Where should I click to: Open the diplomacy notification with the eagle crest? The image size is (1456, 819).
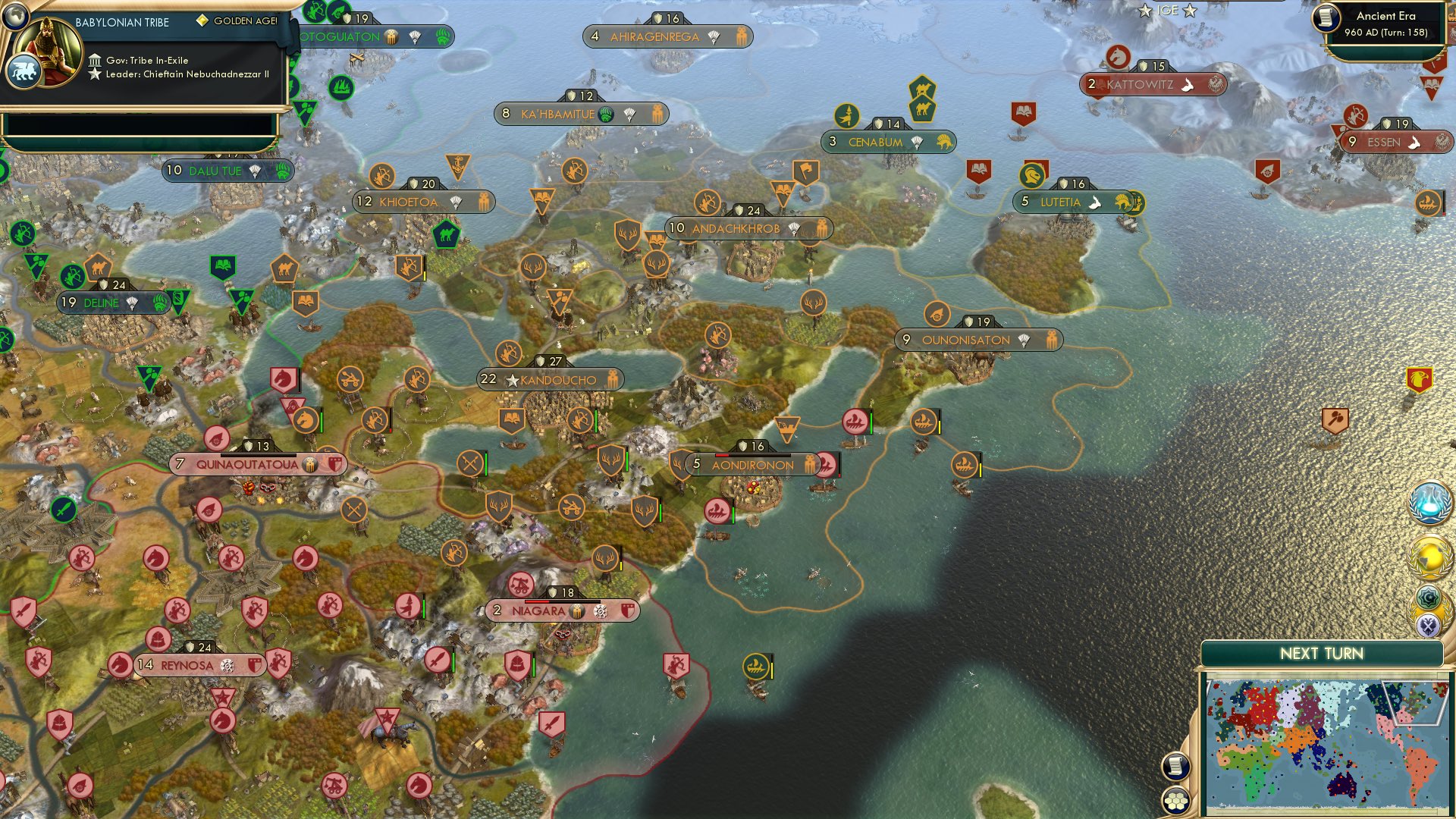[x=1429, y=626]
